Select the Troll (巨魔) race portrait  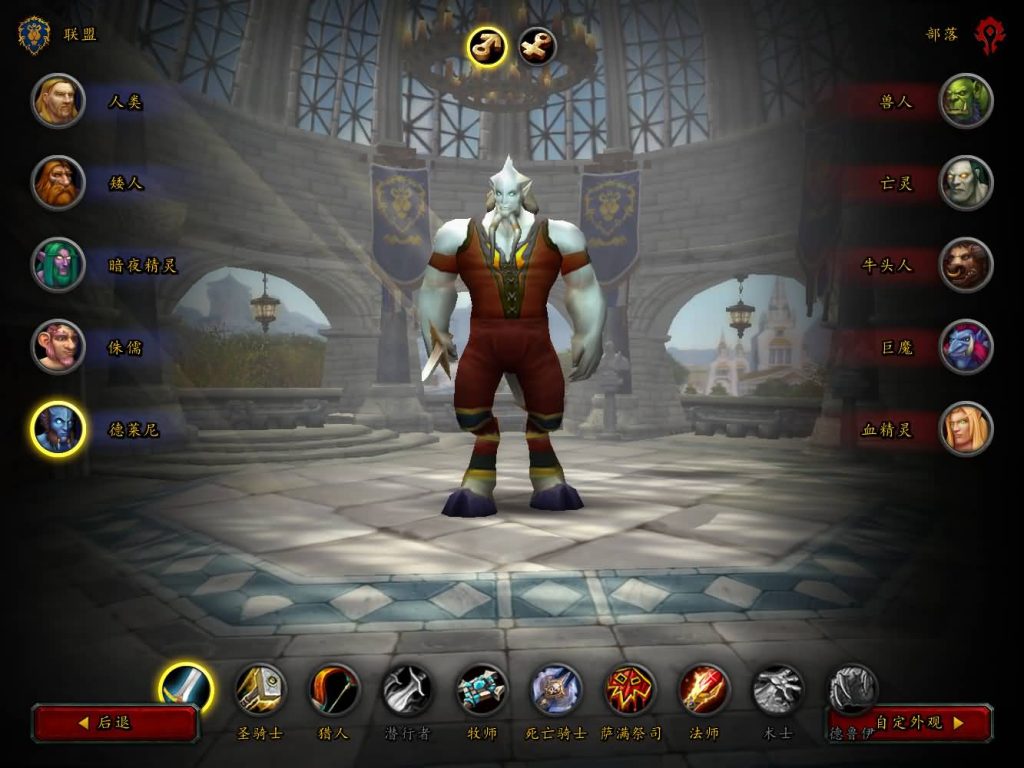[x=966, y=347]
